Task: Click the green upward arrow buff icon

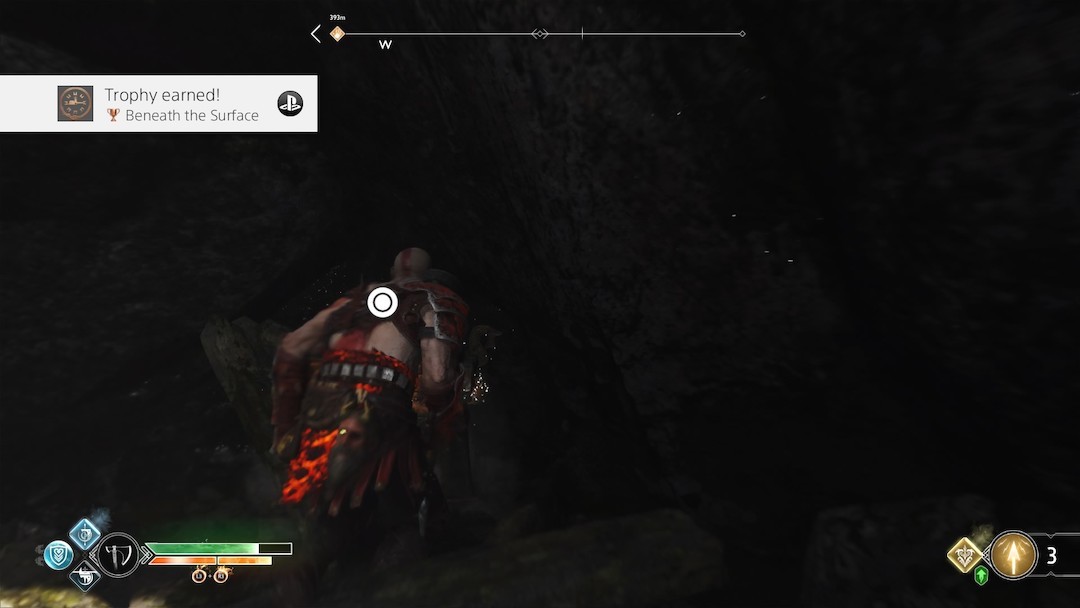Action: (x=981, y=576)
